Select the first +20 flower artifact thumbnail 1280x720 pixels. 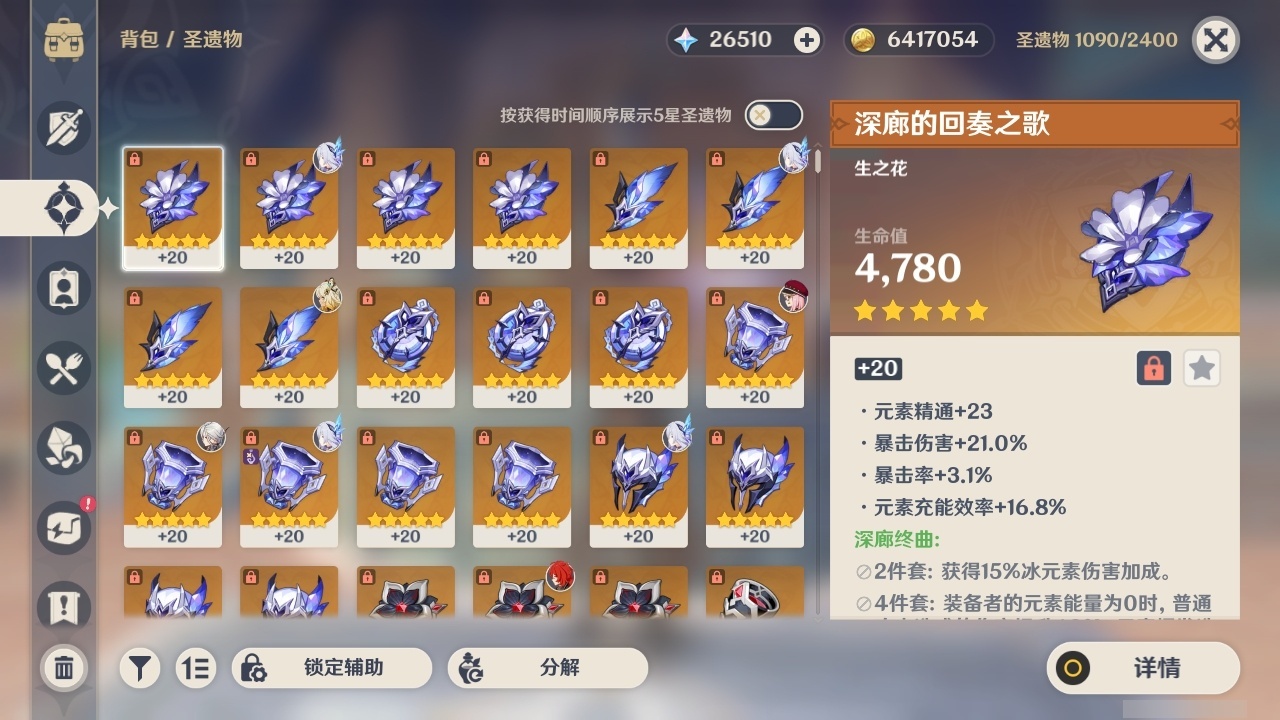click(x=172, y=208)
